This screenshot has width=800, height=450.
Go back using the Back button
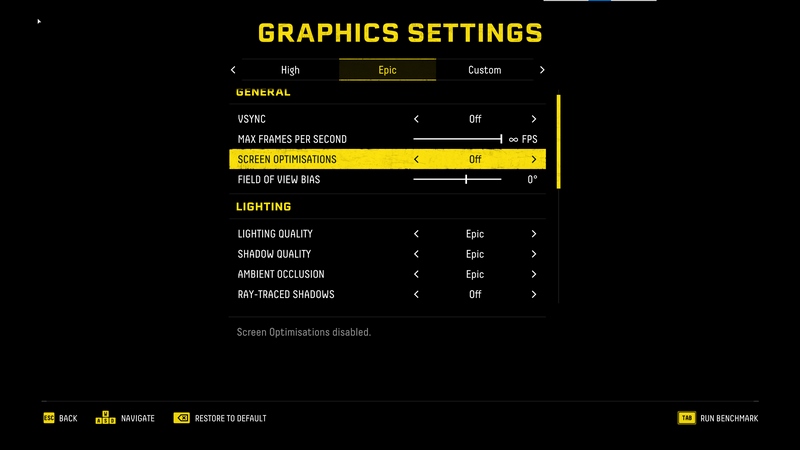pos(60,418)
